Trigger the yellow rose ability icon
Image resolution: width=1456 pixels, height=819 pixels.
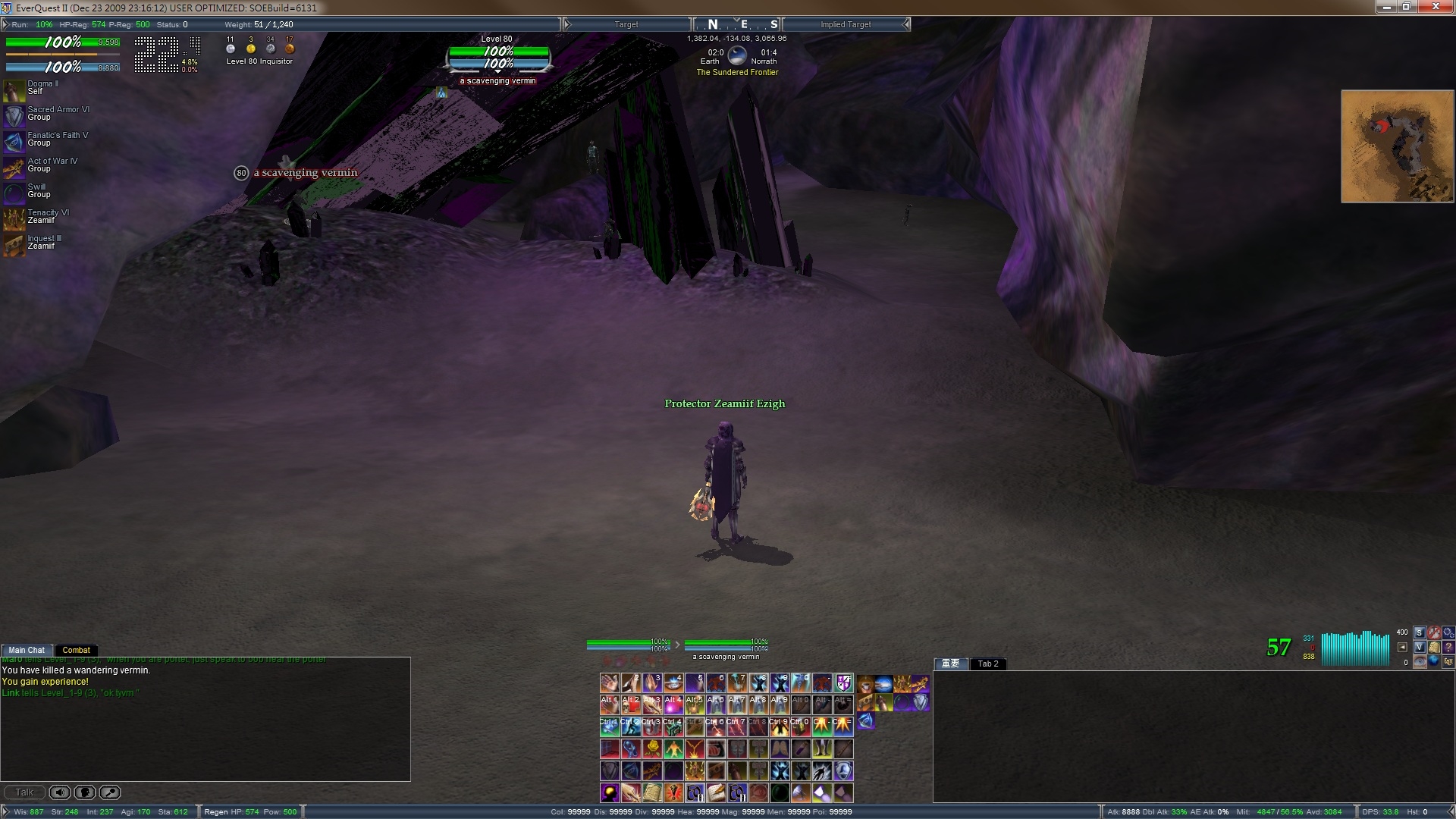tap(652, 749)
